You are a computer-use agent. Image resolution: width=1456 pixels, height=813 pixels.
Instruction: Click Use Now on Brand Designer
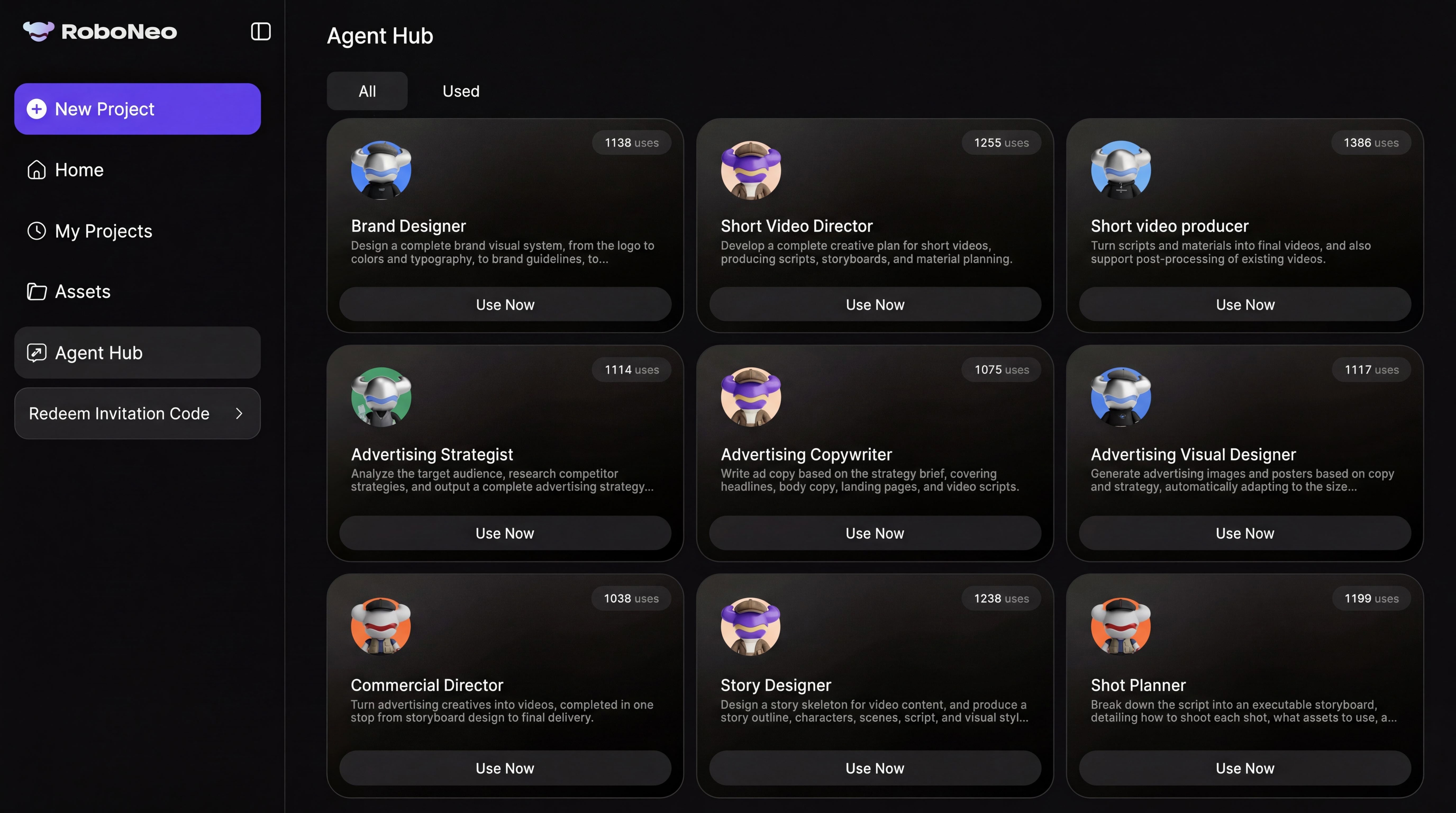tap(505, 304)
